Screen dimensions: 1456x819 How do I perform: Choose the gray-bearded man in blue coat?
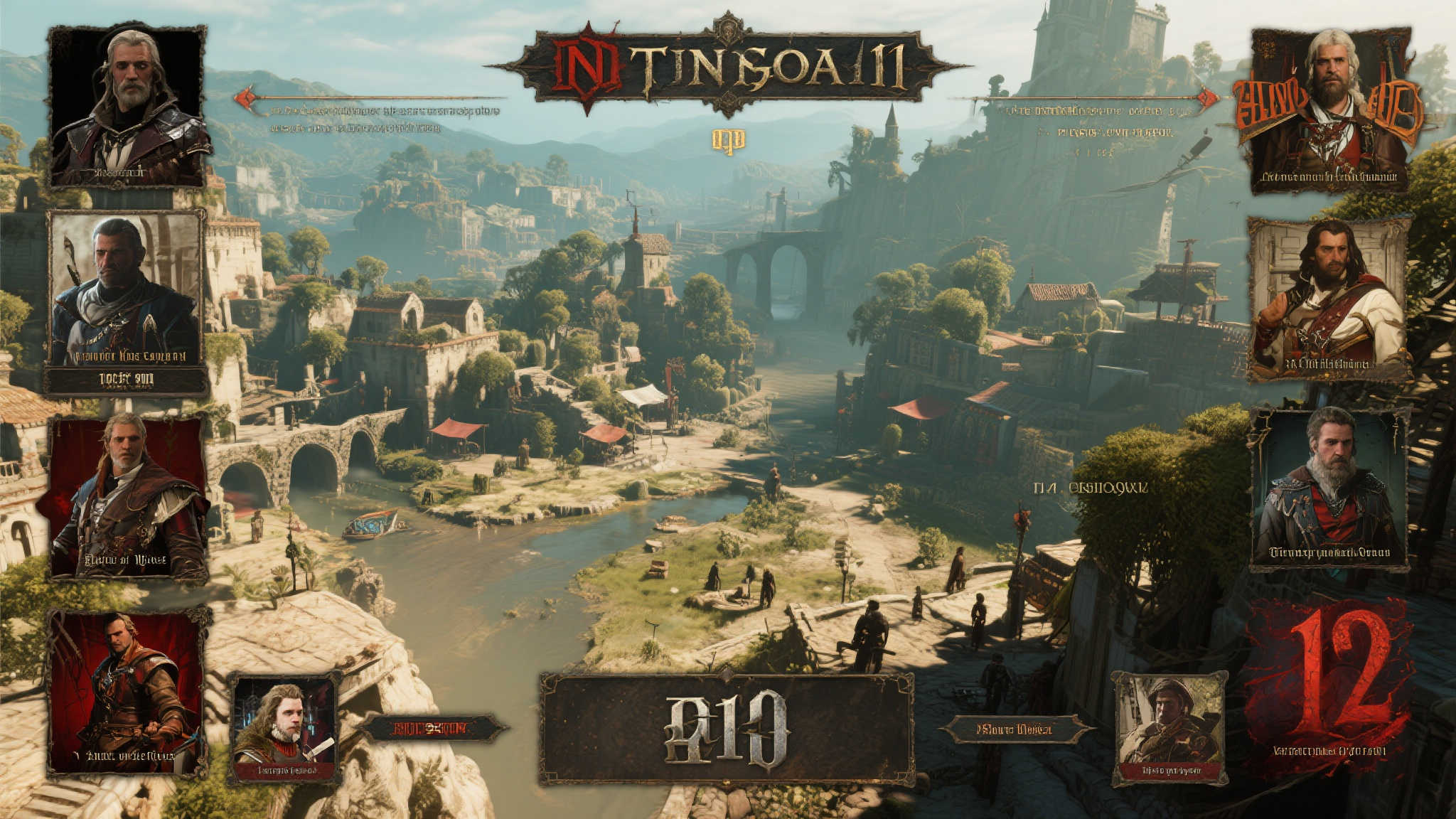click(1329, 489)
